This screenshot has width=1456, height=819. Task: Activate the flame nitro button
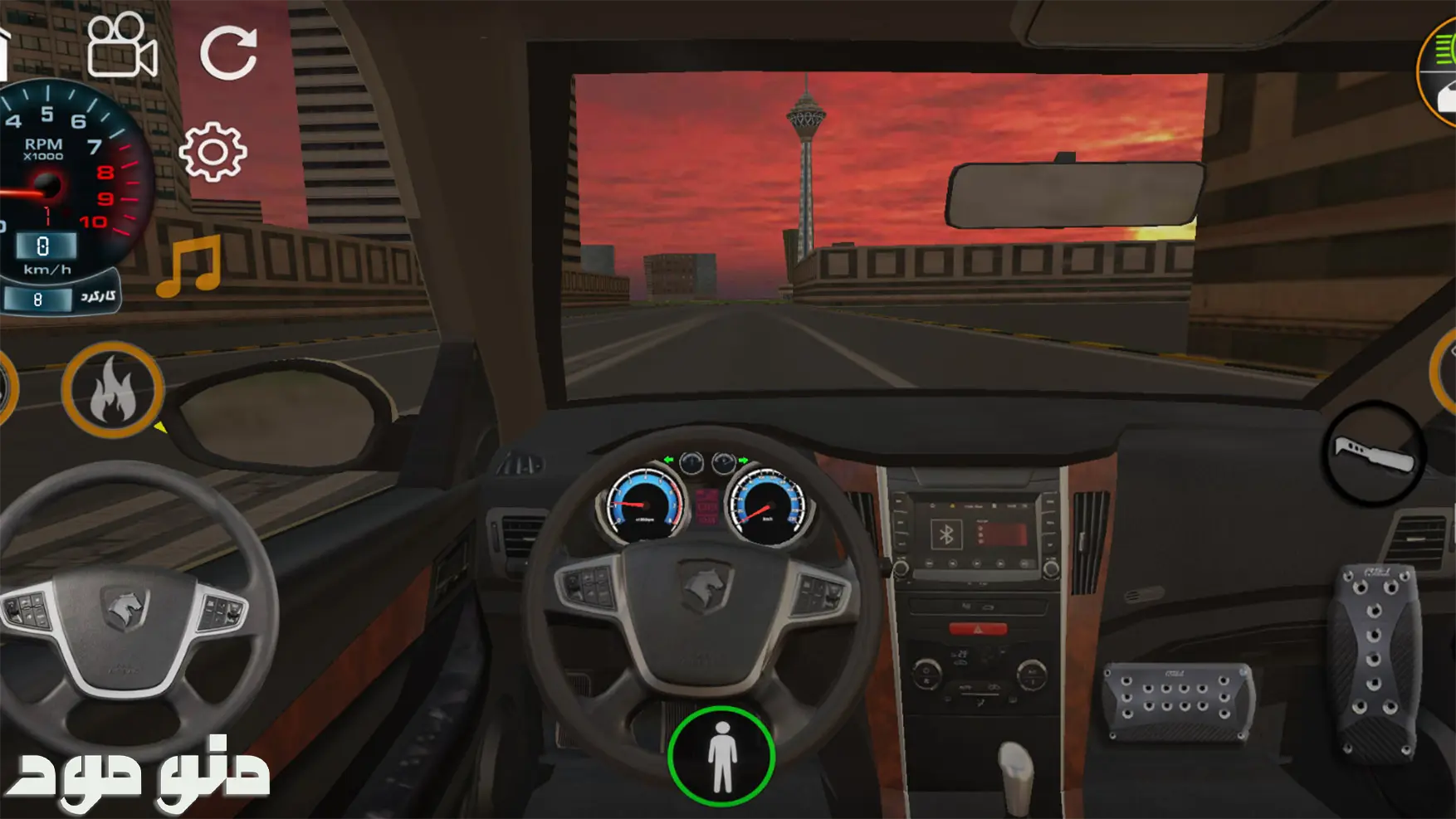pyautogui.click(x=112, y=390)
